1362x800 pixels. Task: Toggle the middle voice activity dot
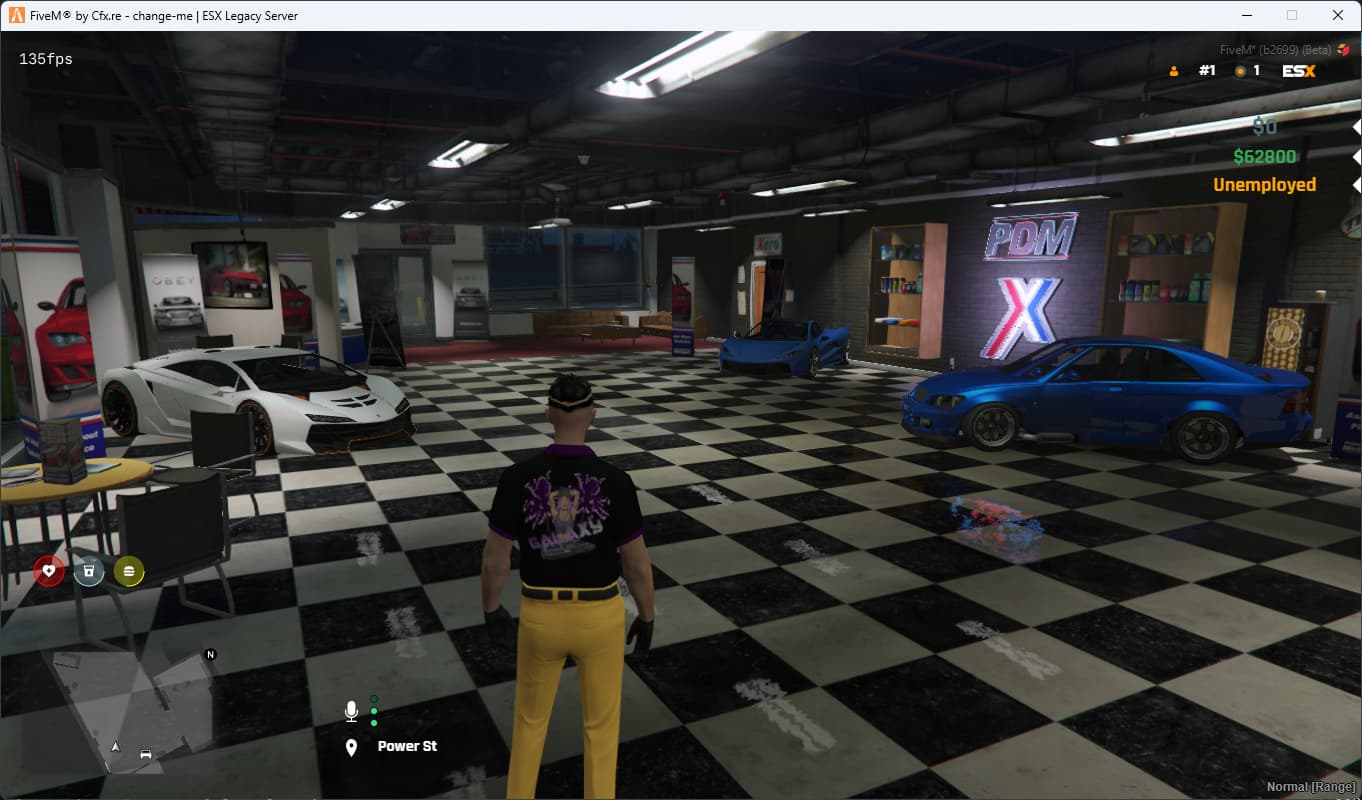[x=374, y=711]
